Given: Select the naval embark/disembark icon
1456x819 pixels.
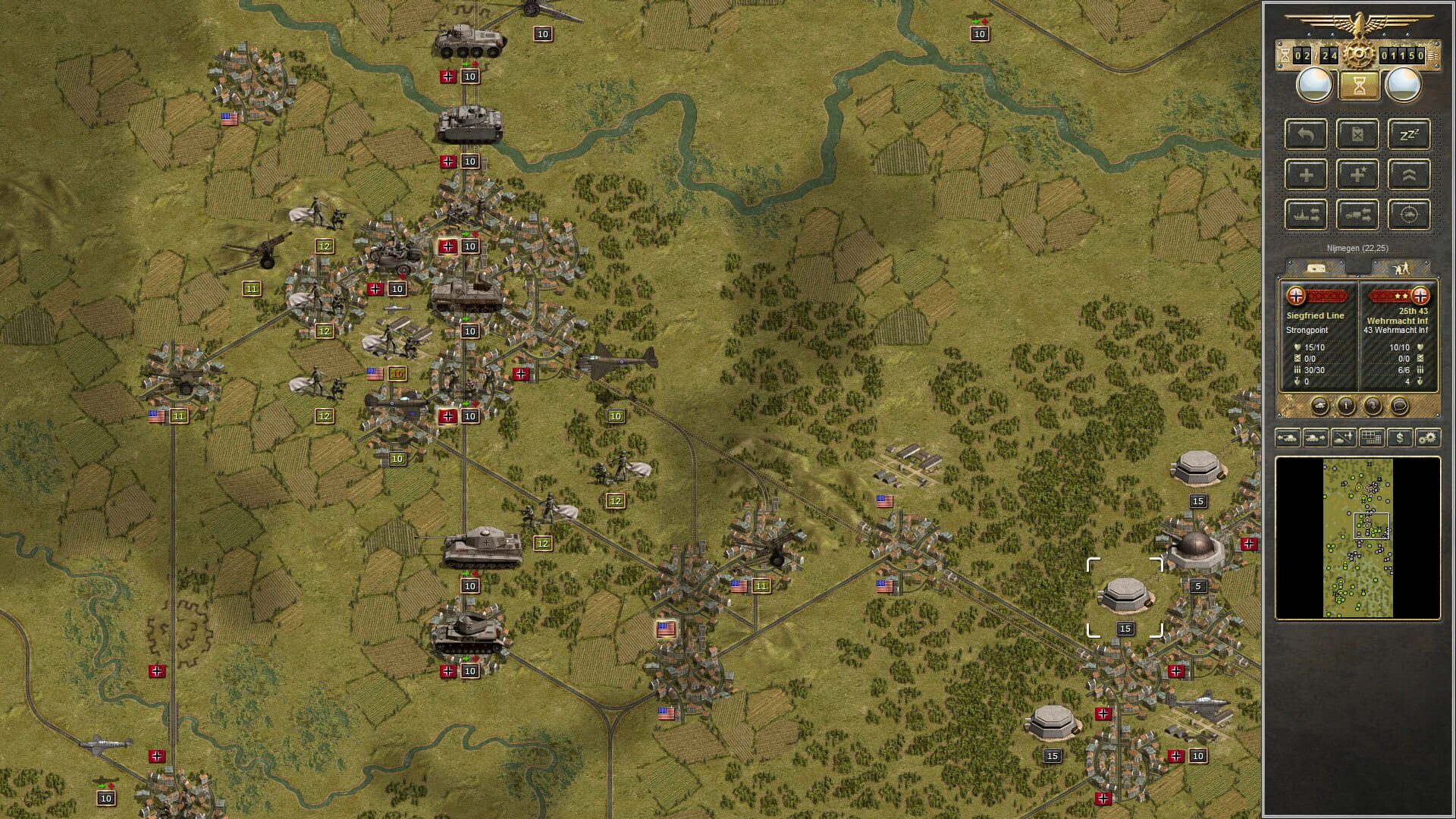Looking at the screenshot, I should coord(1307,214).
